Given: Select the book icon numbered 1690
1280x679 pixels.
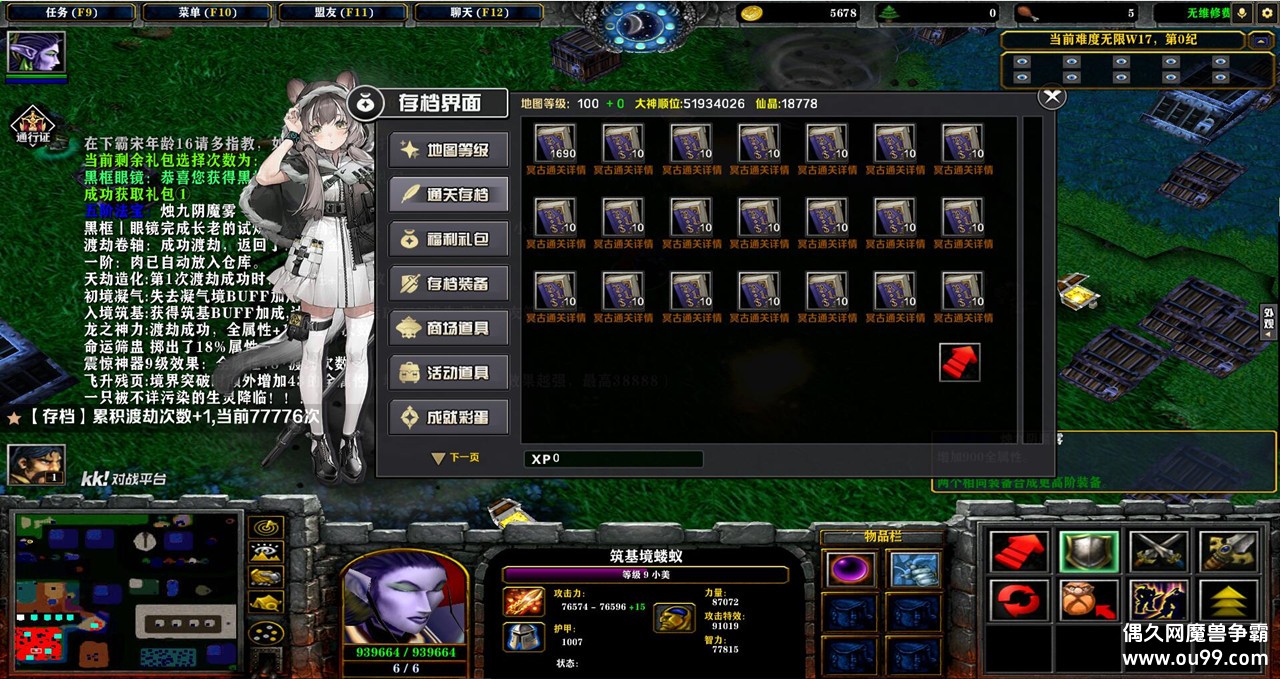Looking at the screenshot, I should click(555, 143).
